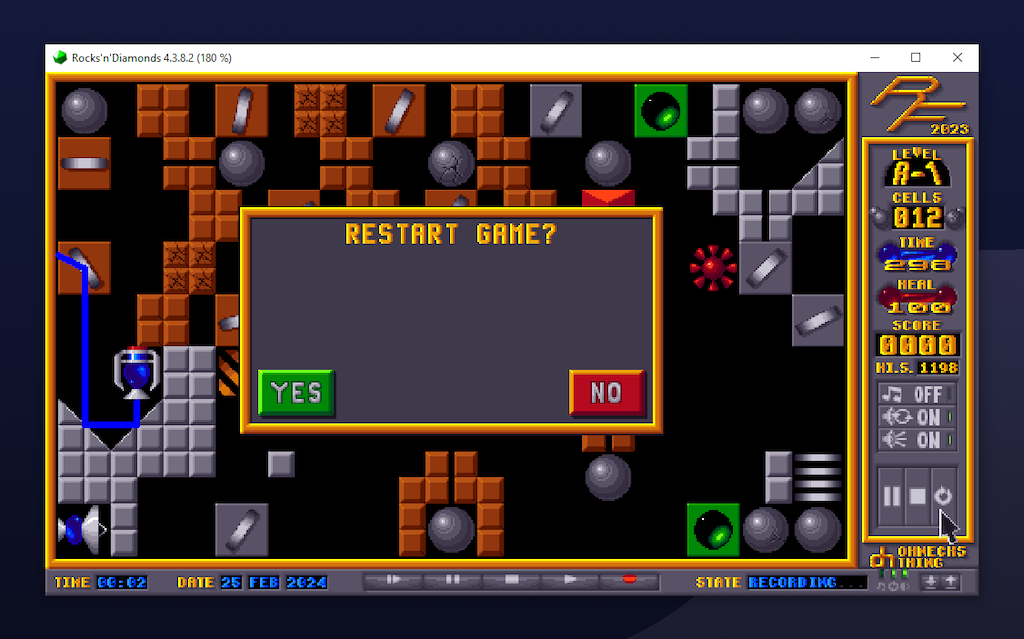Click the circular restart game button
This screenshot has width=1024, height=639.
(943, 496)
